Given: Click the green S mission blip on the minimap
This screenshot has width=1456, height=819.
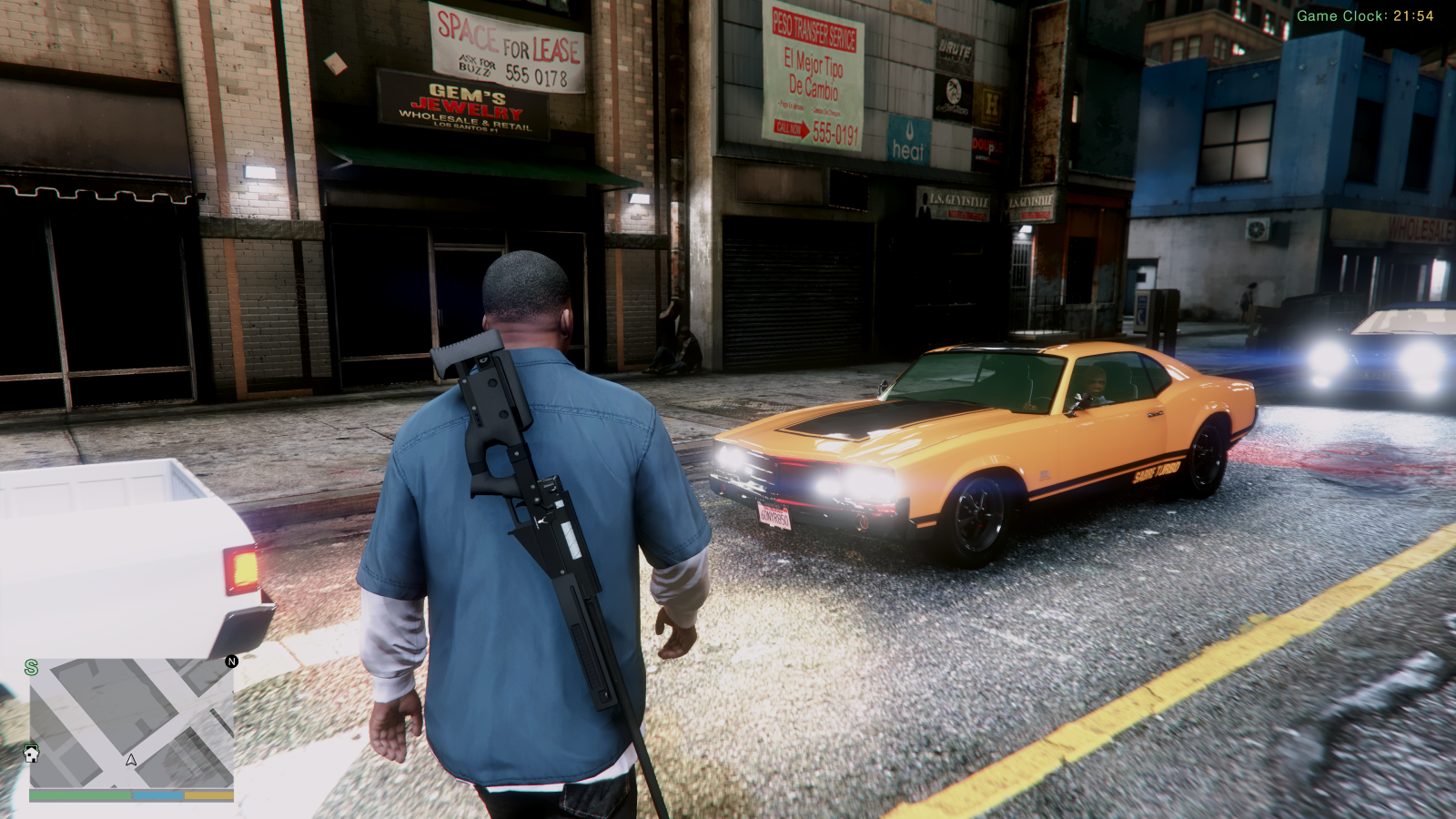Looking at the screenshot, I should pyautogui.click(x=30, y=667).
